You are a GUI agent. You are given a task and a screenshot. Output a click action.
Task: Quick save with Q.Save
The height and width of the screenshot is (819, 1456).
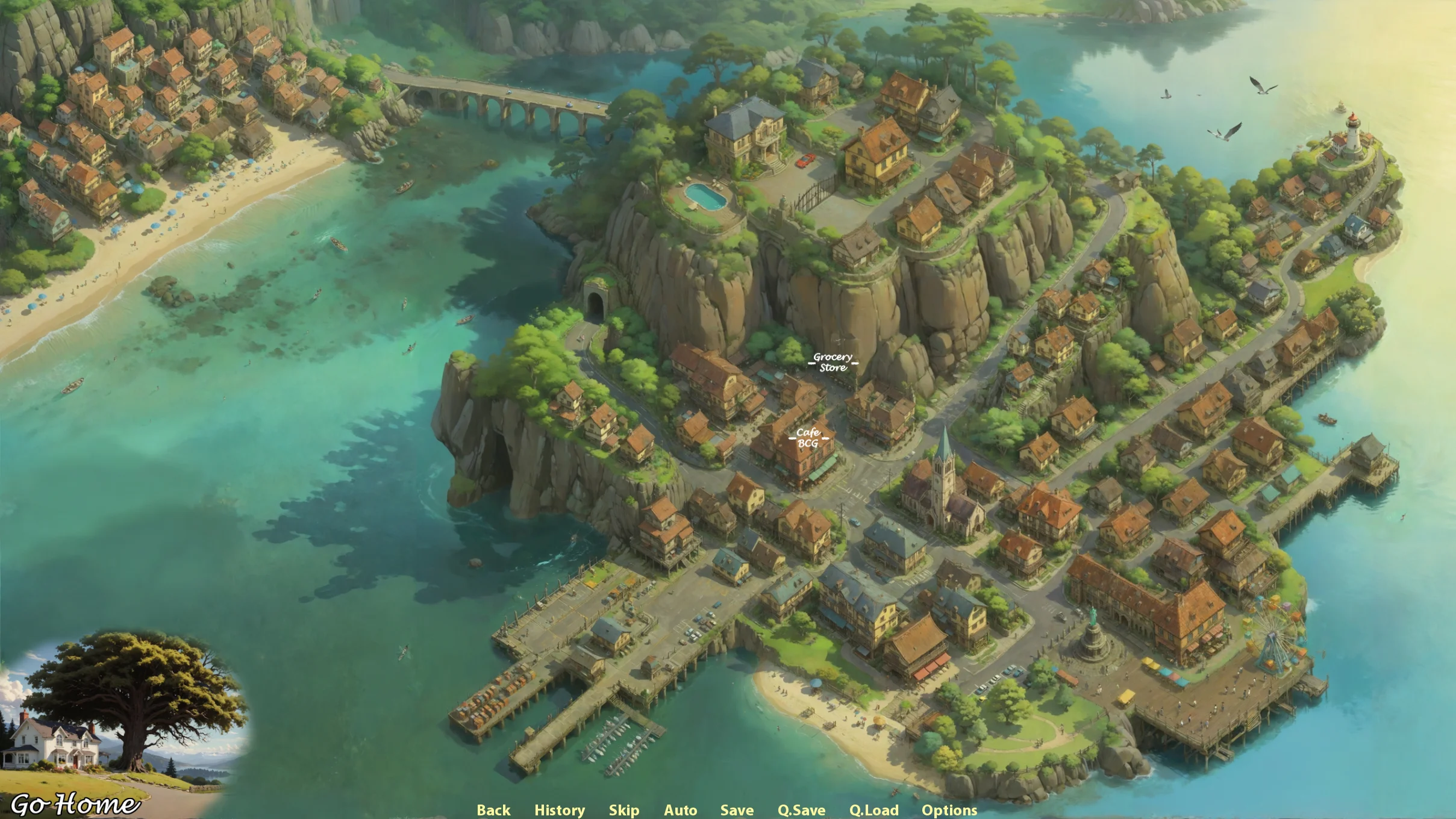801,810
